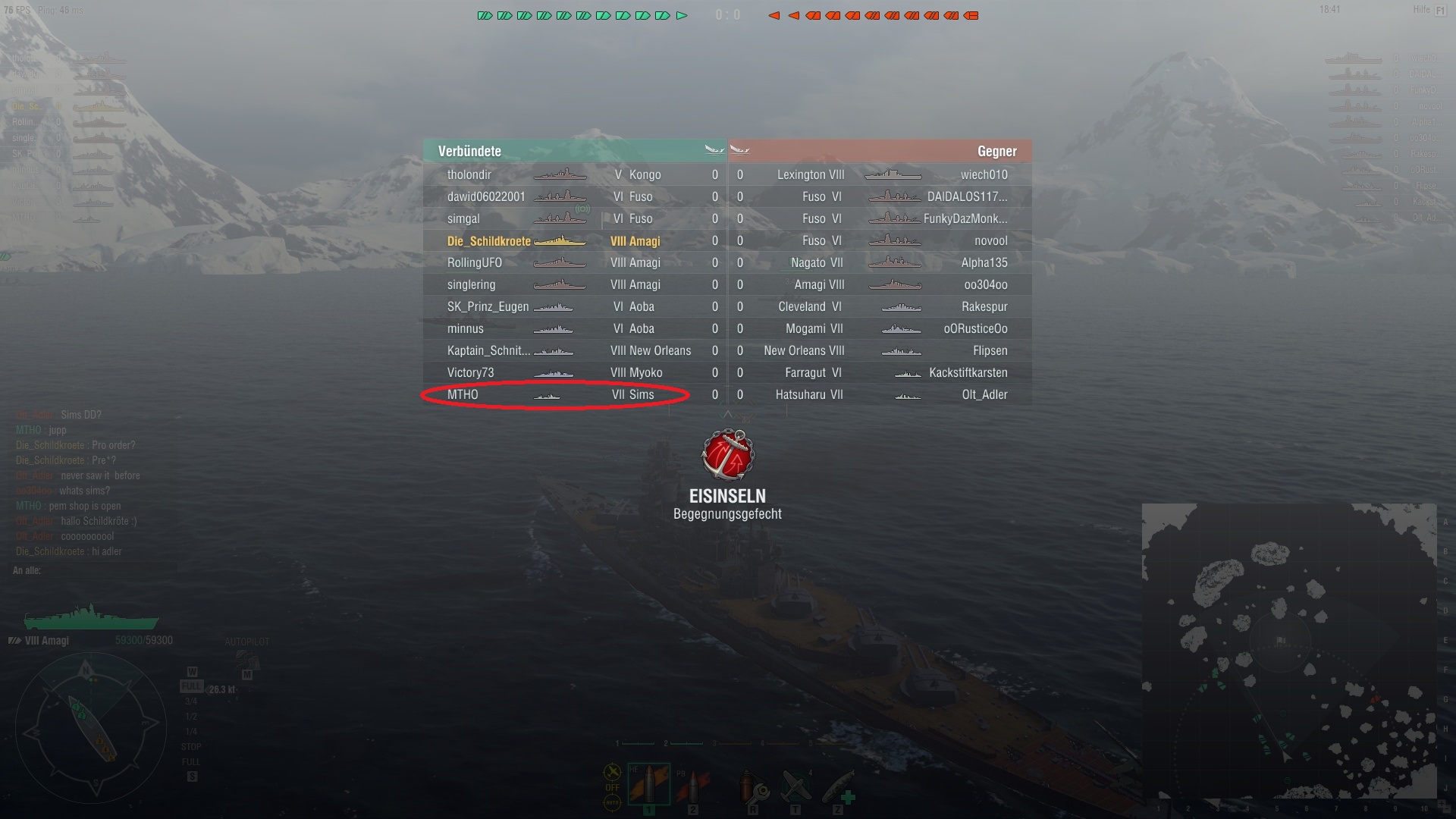Expand the chevron below the team list
The image size is (1456, 819).
[728, 414]
